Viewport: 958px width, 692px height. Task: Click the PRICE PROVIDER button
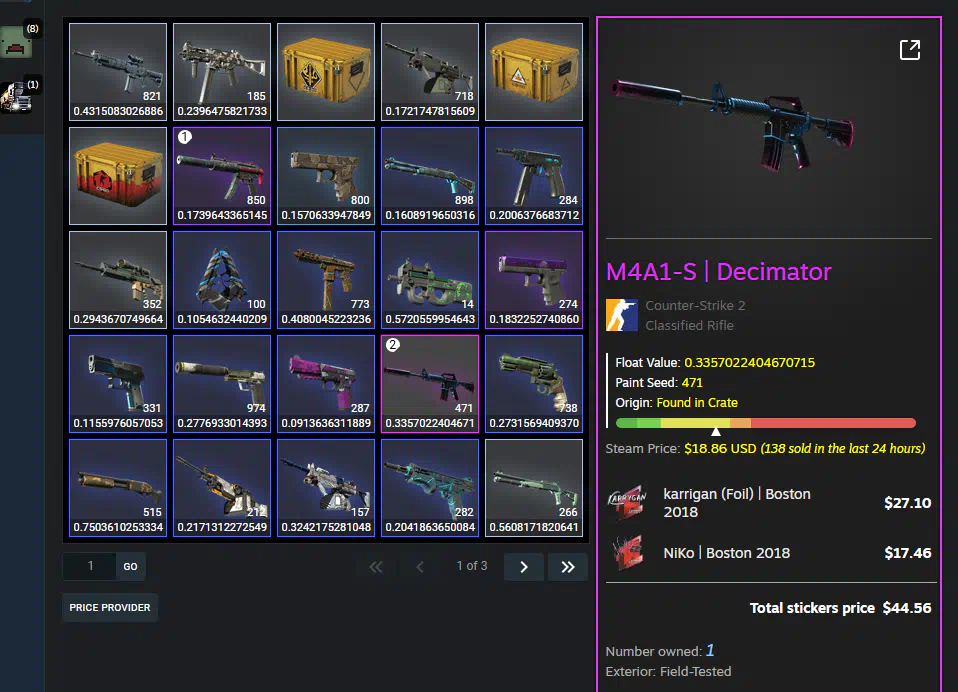click(x=110, y=607)
